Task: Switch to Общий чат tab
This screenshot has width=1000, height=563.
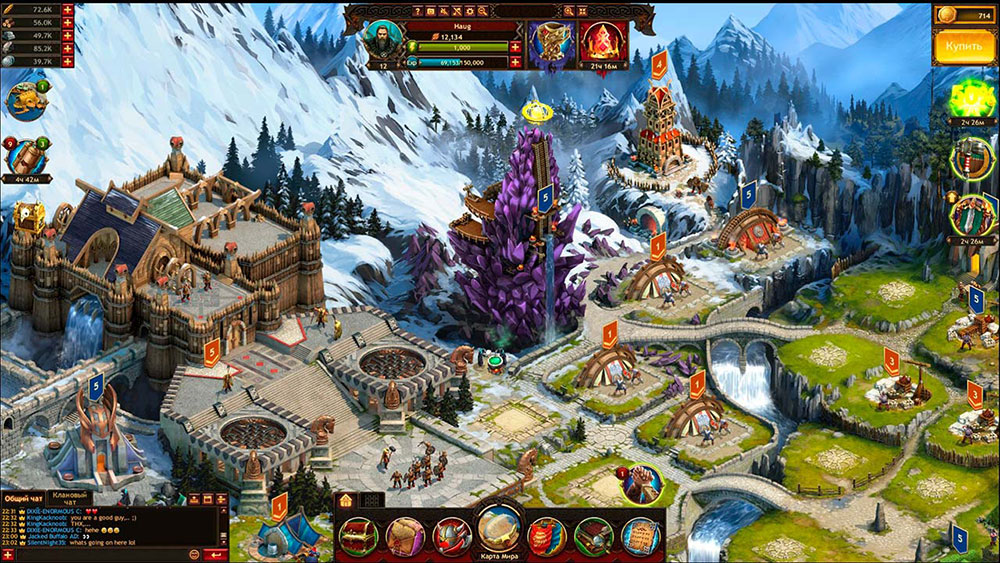Action: [x=23, y=497]
